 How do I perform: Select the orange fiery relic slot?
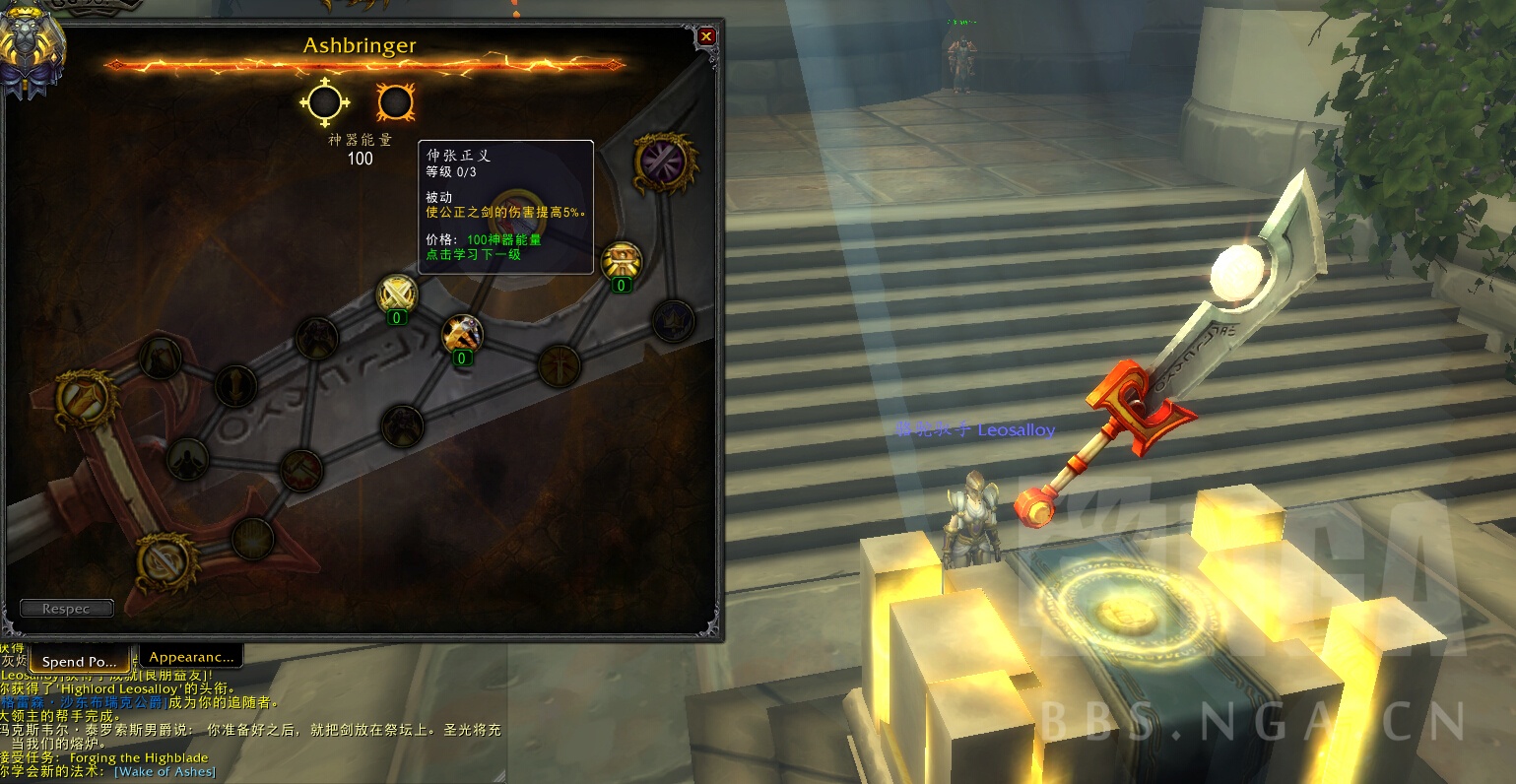pyautogui.click(x=395, y=102)
